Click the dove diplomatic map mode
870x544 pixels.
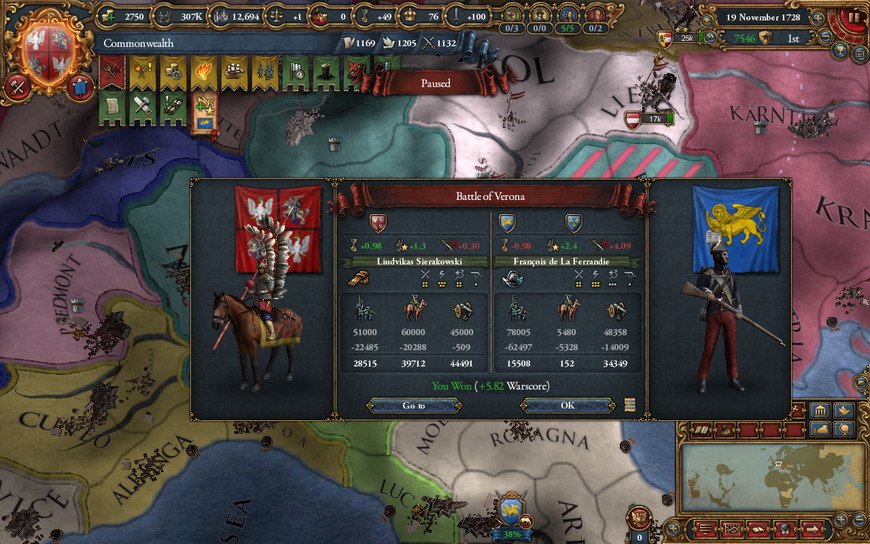point(845,411)
